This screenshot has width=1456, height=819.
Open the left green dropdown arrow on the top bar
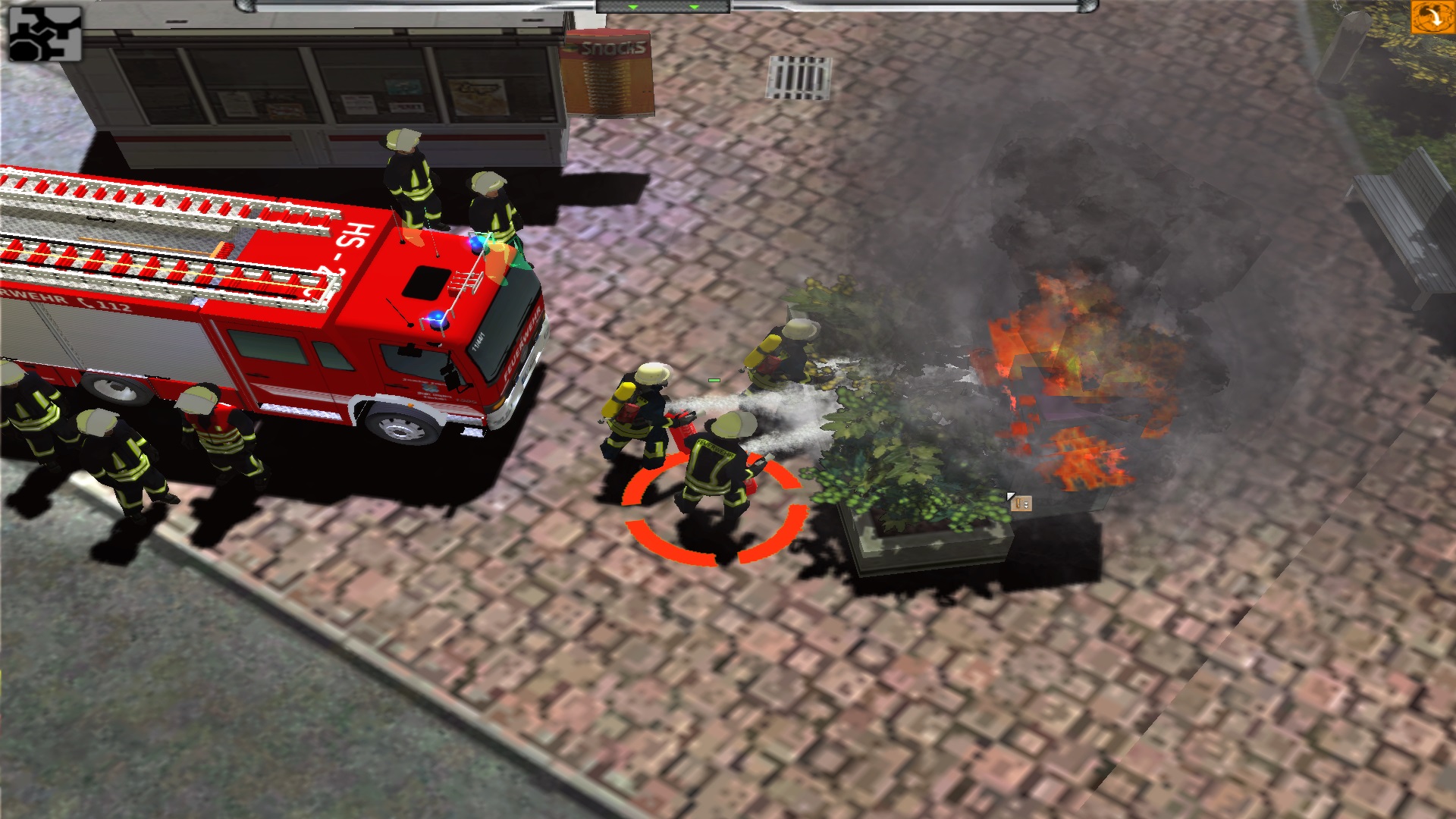coord(633,8)
